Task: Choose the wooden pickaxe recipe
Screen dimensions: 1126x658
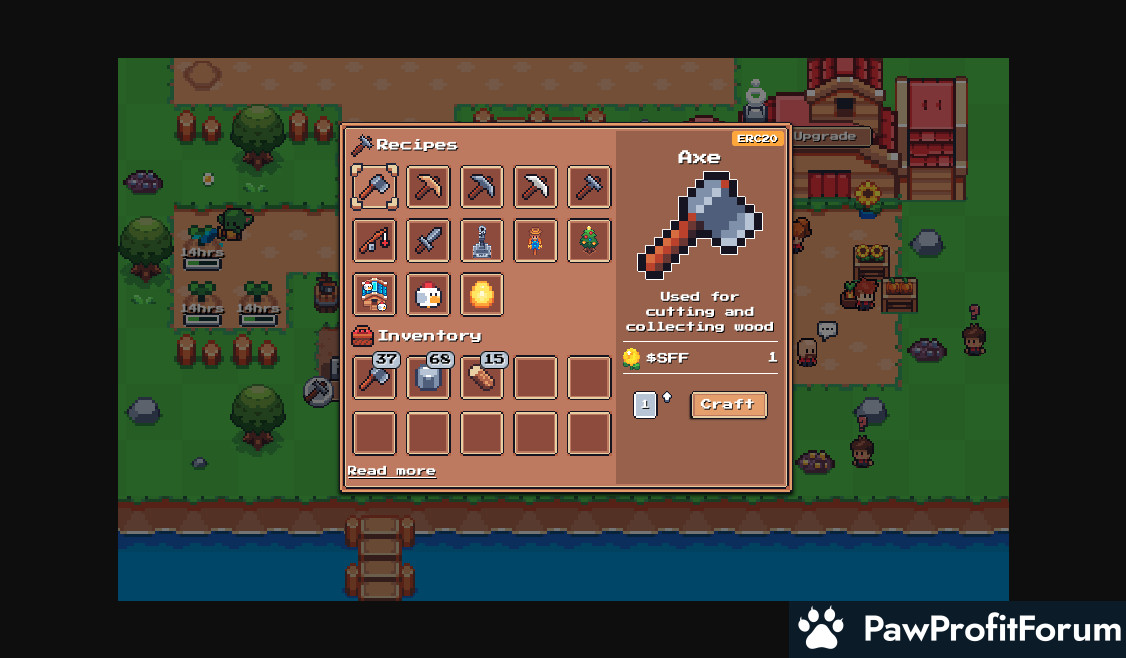Action: [428, 187]
